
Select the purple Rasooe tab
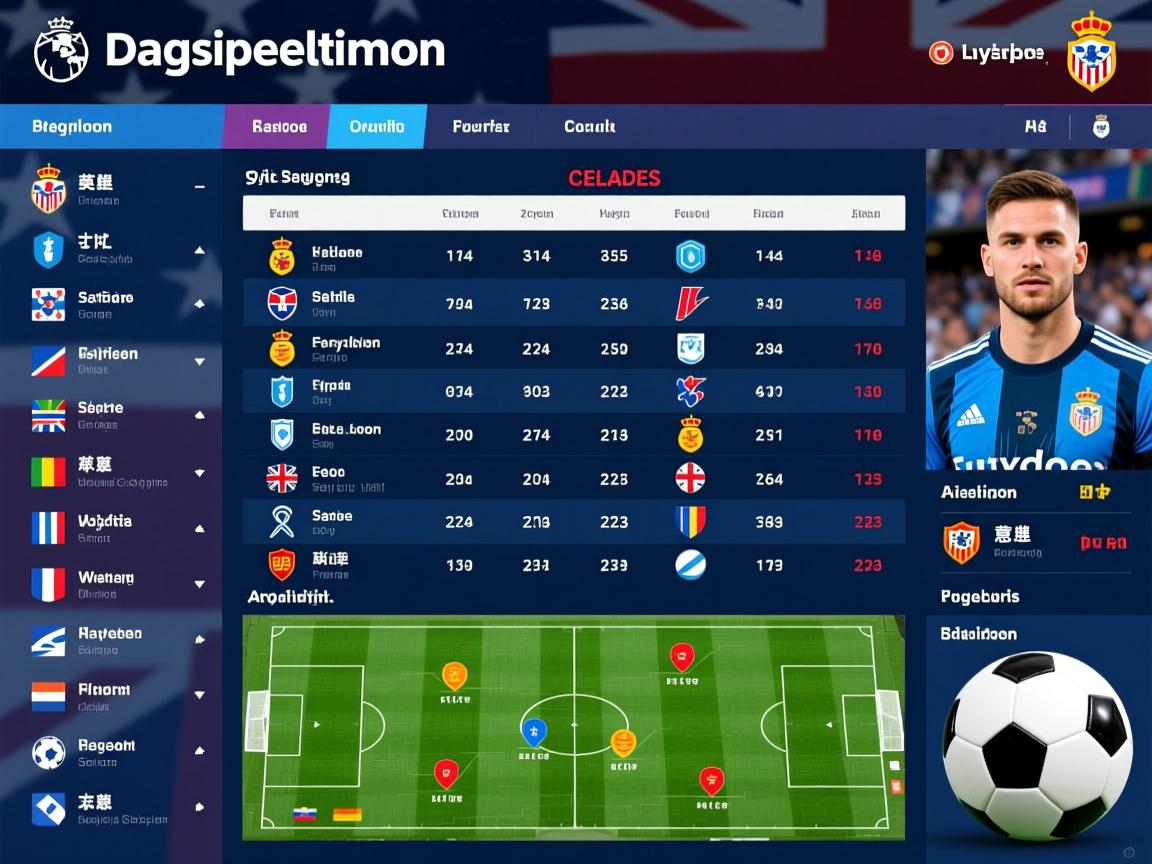pos(279,127)
